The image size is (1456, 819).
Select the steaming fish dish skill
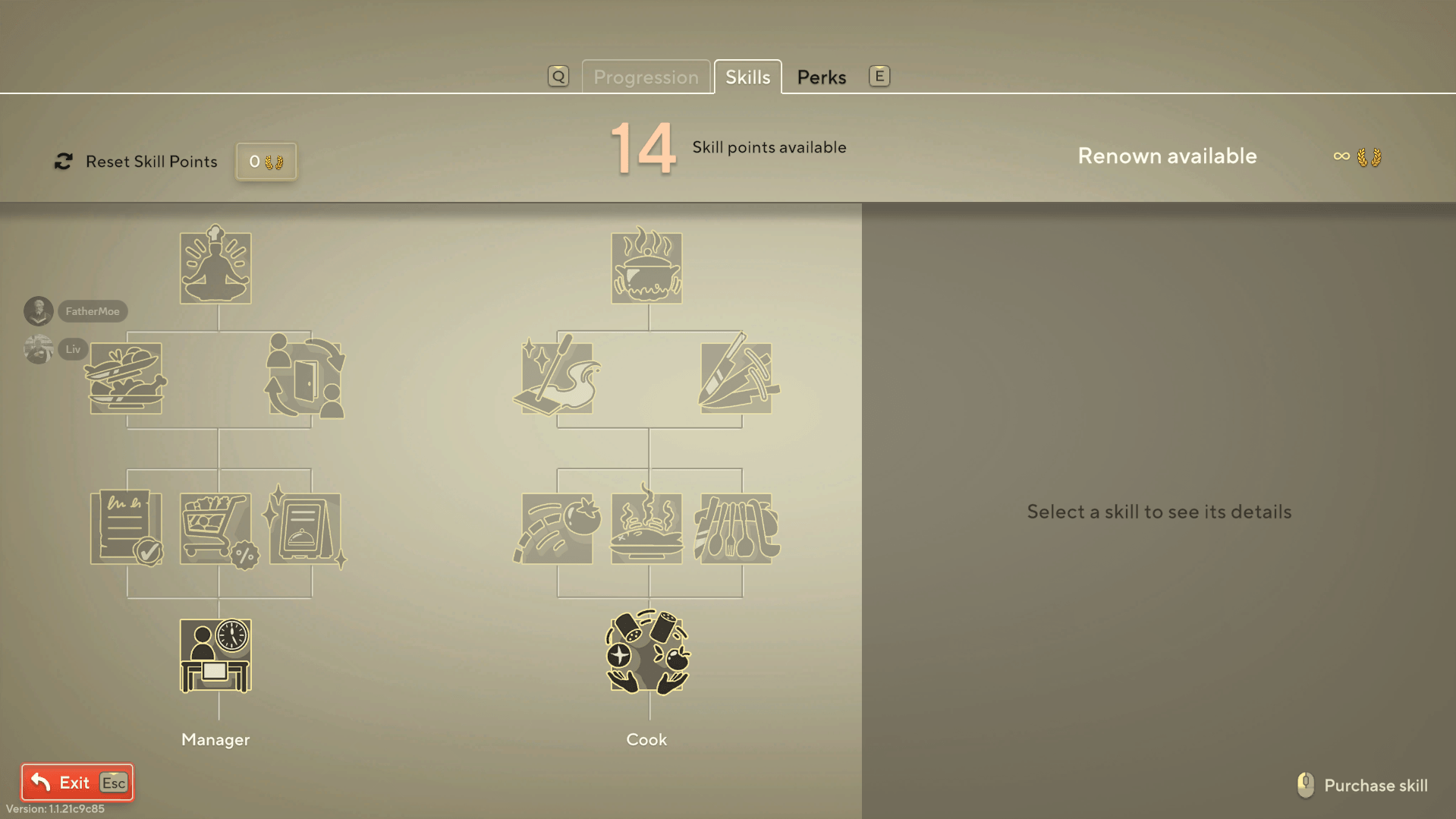(646, 529)
